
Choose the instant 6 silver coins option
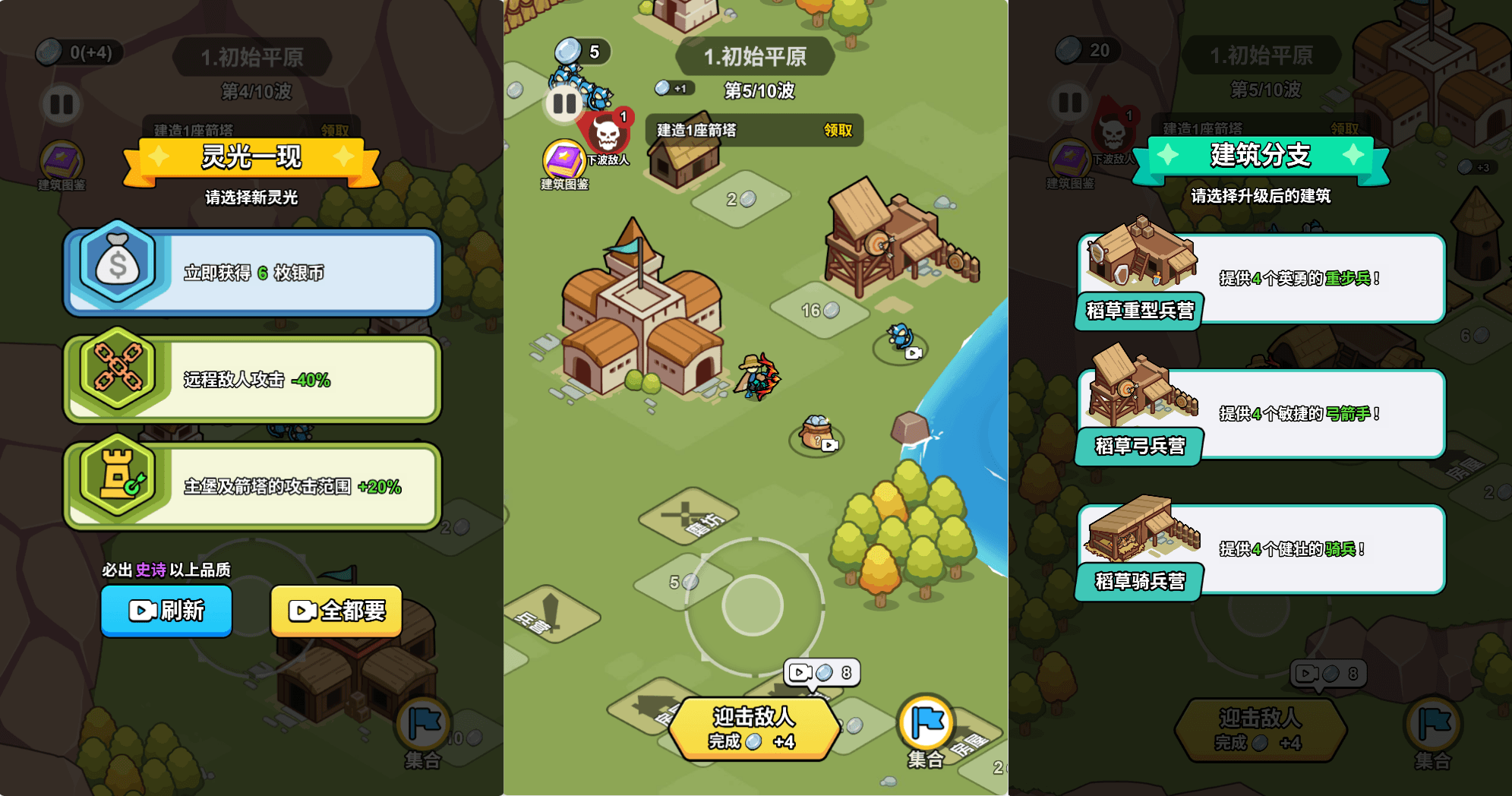tap(253, 273)
